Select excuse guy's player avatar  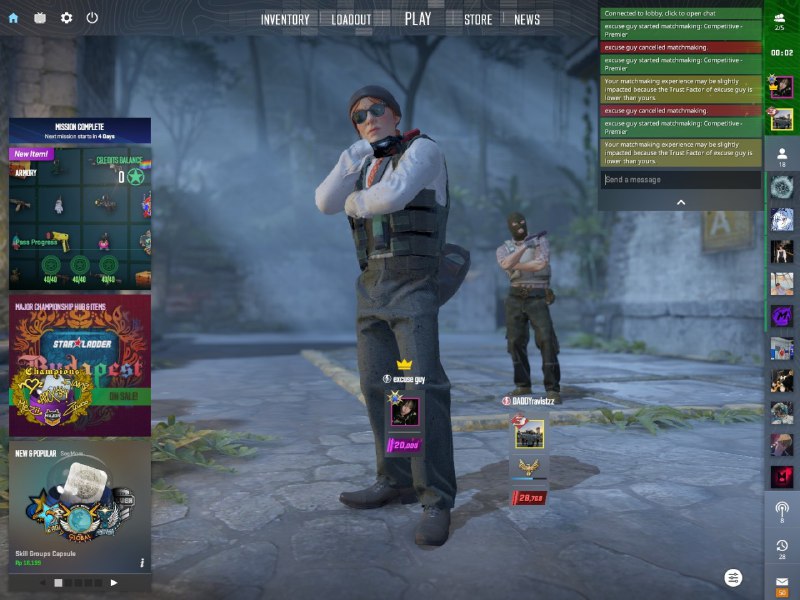coord(404,411)
